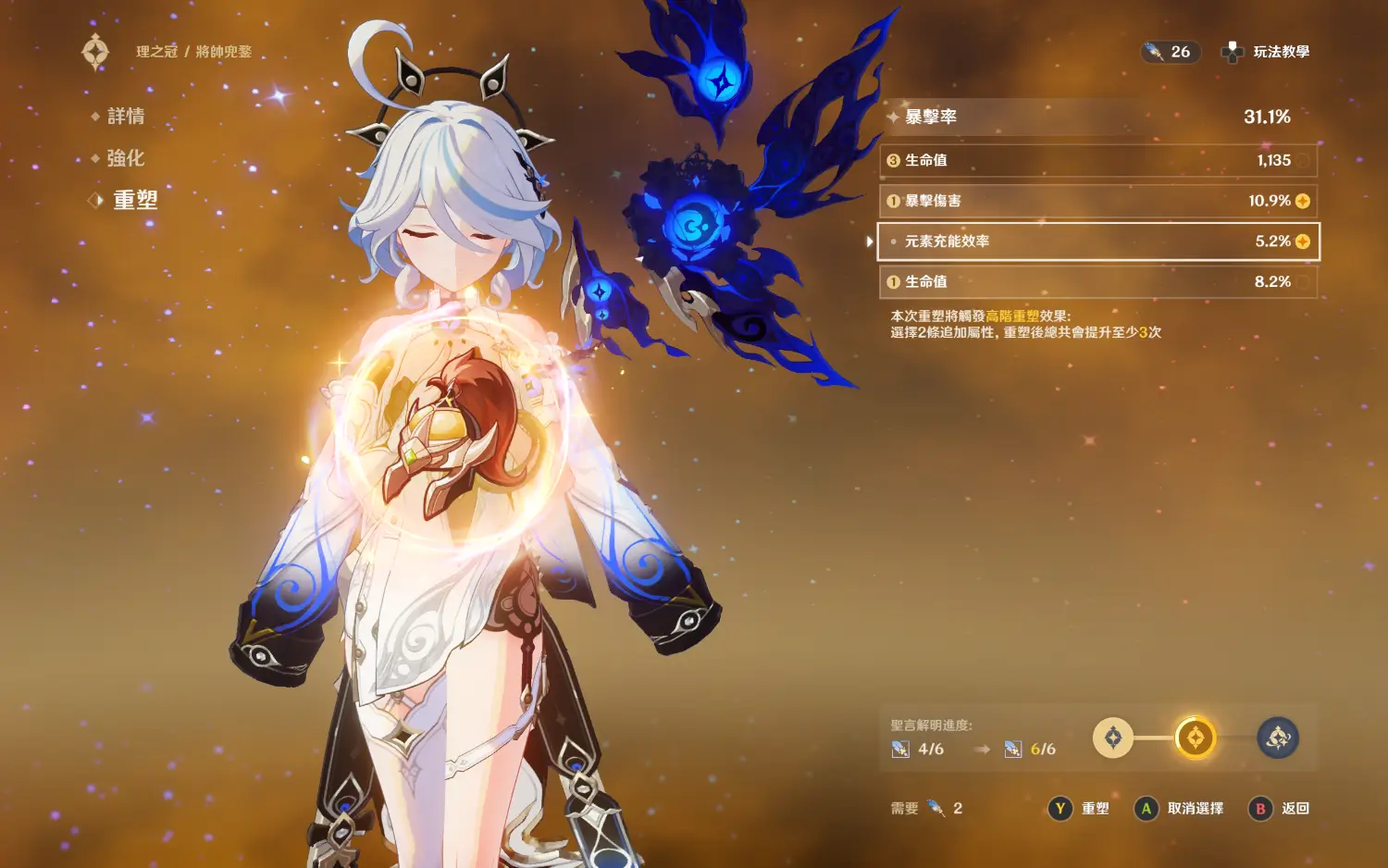1388x868 pixels.
Task: Toggle the 暴擊傷害 10.9% substat row
Action: 1097,201
